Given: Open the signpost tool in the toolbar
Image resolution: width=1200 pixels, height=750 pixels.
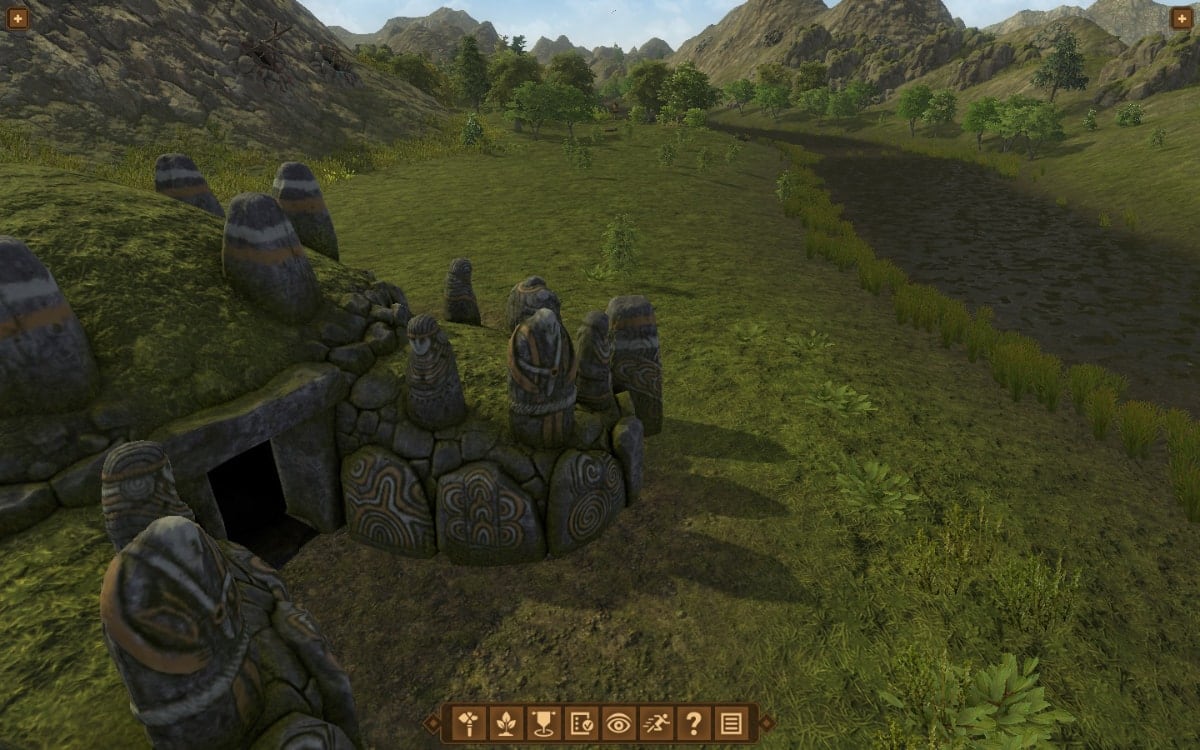Looking at the screenshot, I should pos(468,722).
